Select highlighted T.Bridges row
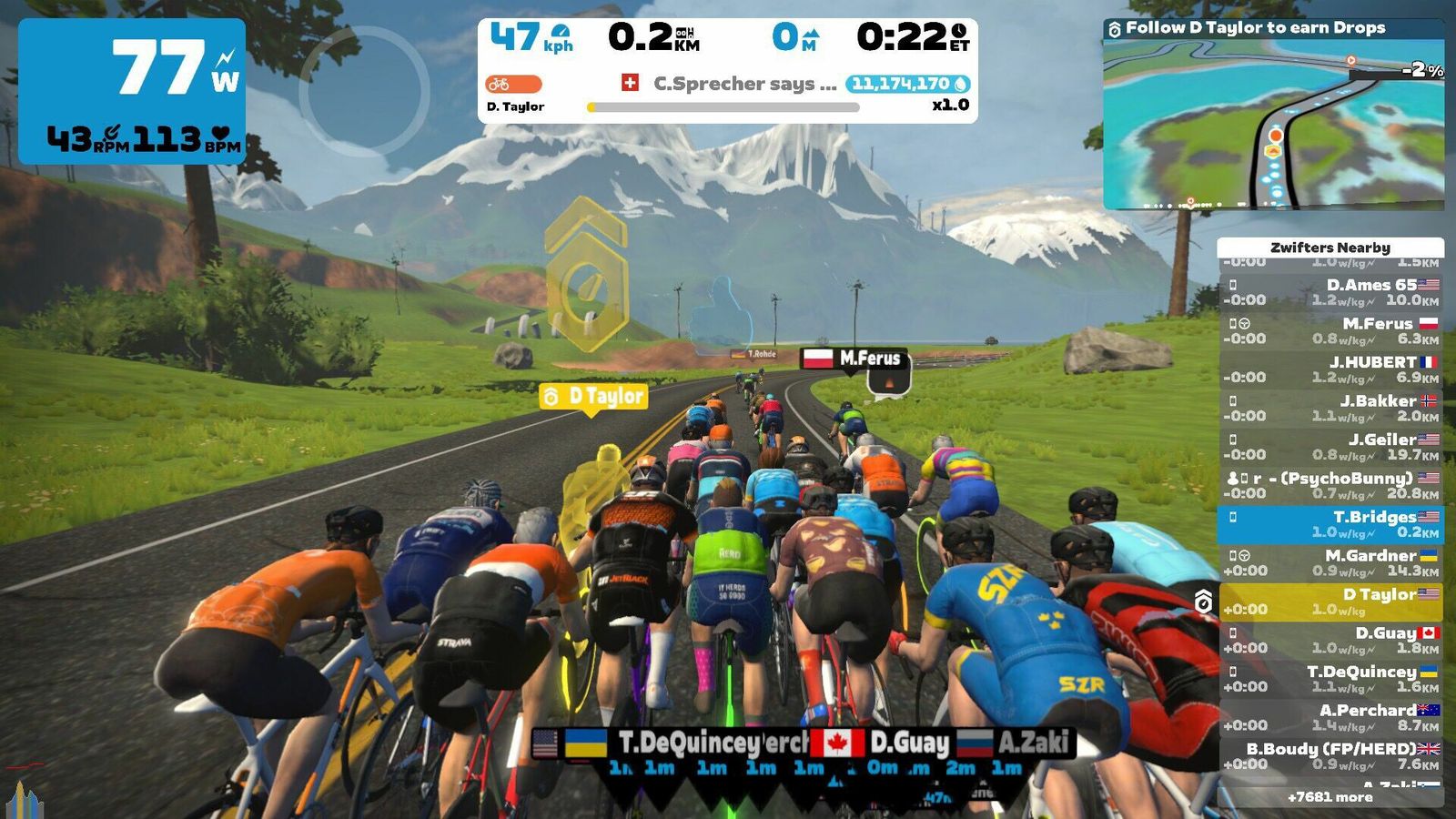This screenshot has width=1456, height=819. coord(1330,524)
